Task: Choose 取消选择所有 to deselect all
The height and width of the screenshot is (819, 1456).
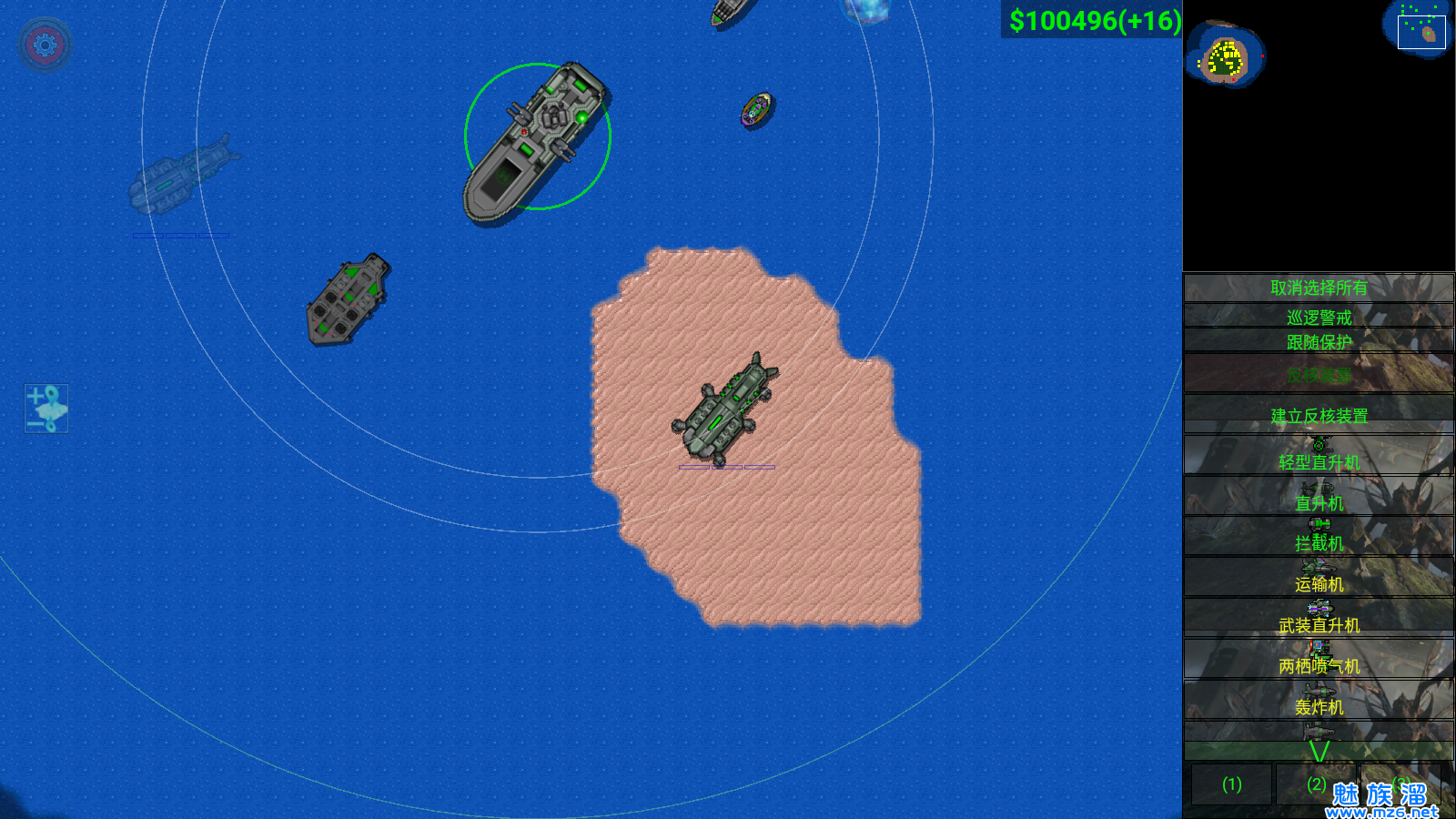Action: (1319, 288)
